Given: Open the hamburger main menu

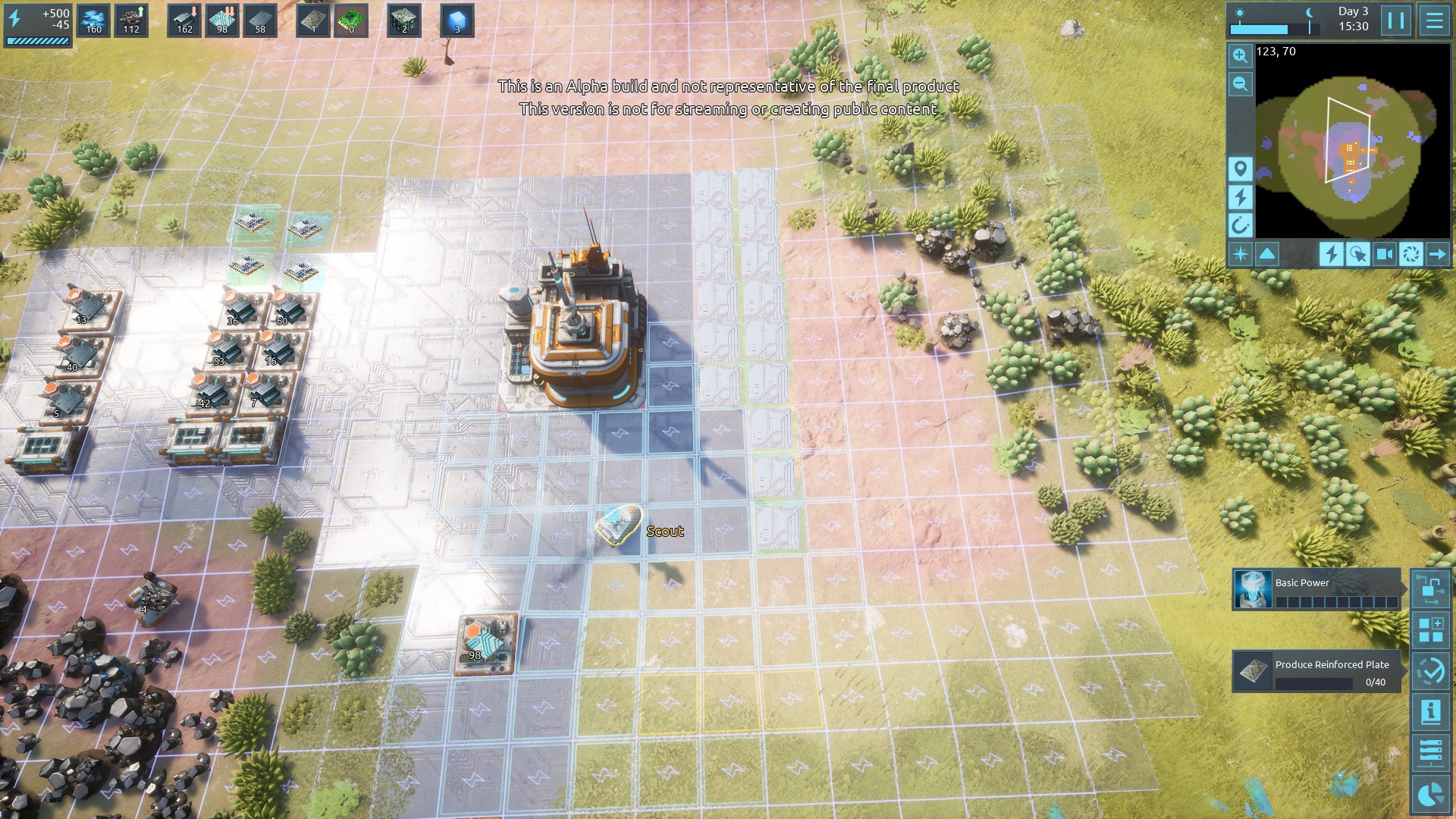Looking at the screenshot, I should (1434, 20).
